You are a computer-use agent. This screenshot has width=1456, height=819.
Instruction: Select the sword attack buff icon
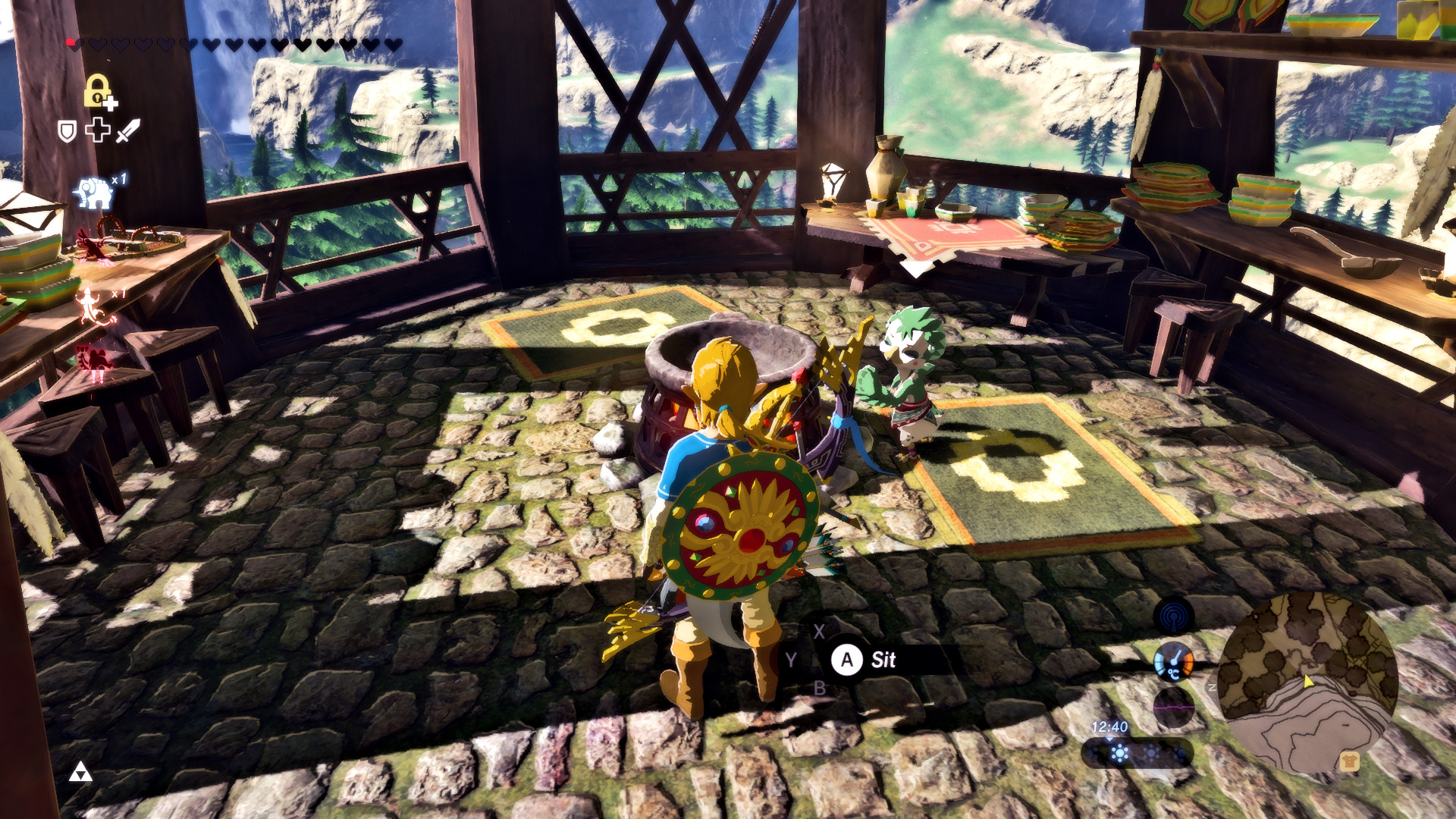coord(128,131)
